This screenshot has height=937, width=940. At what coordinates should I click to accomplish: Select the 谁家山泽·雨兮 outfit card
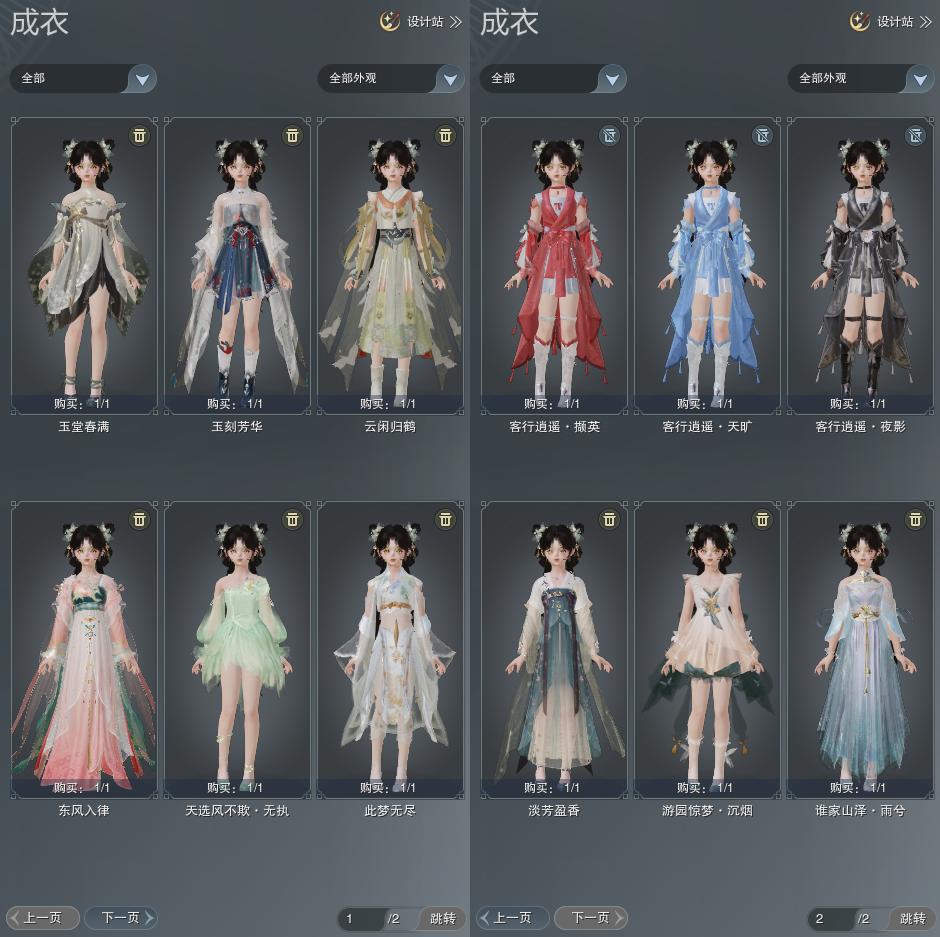coord(860,649)
